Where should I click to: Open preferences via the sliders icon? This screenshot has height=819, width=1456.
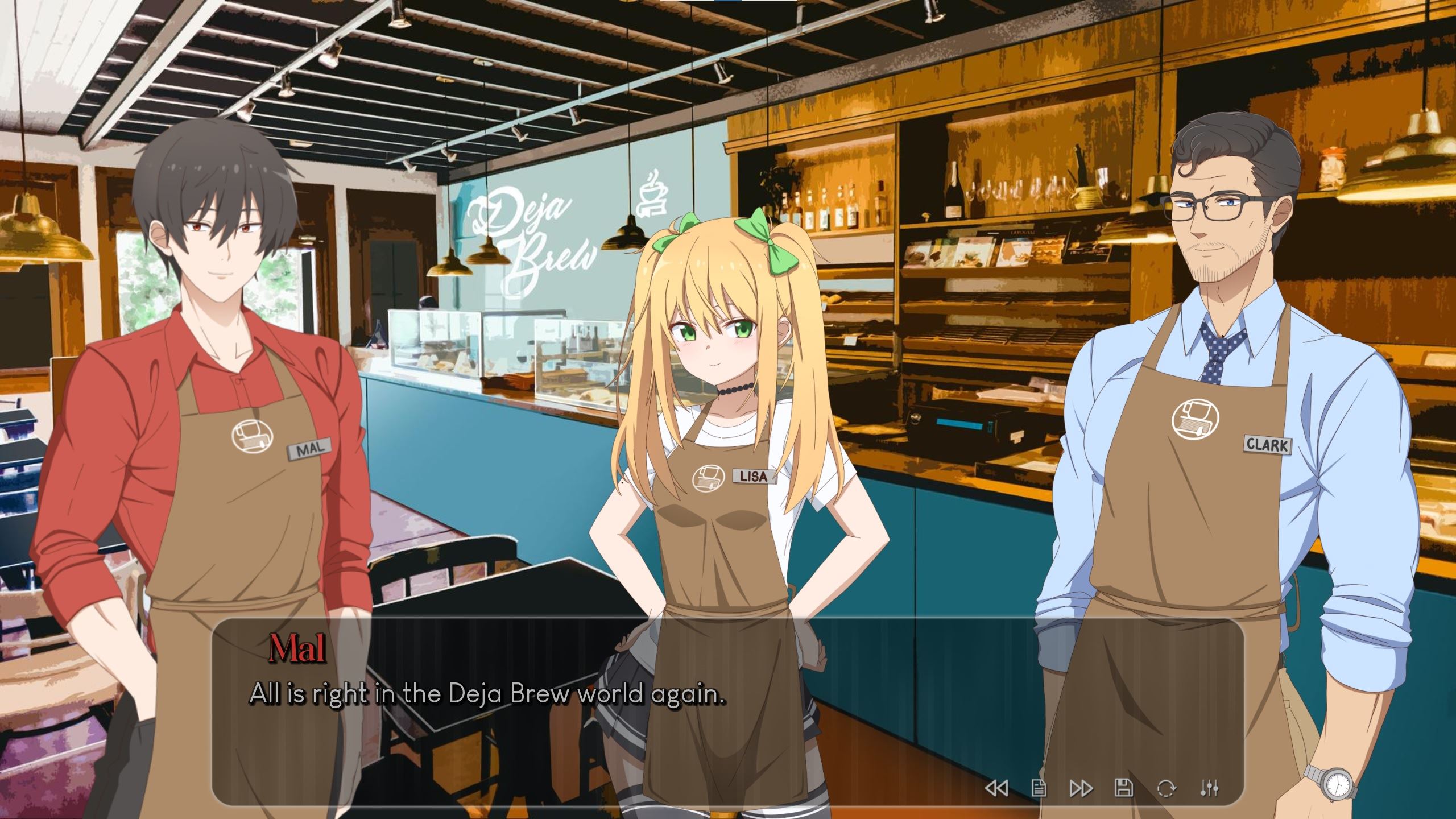click(x=1209, y=788)
